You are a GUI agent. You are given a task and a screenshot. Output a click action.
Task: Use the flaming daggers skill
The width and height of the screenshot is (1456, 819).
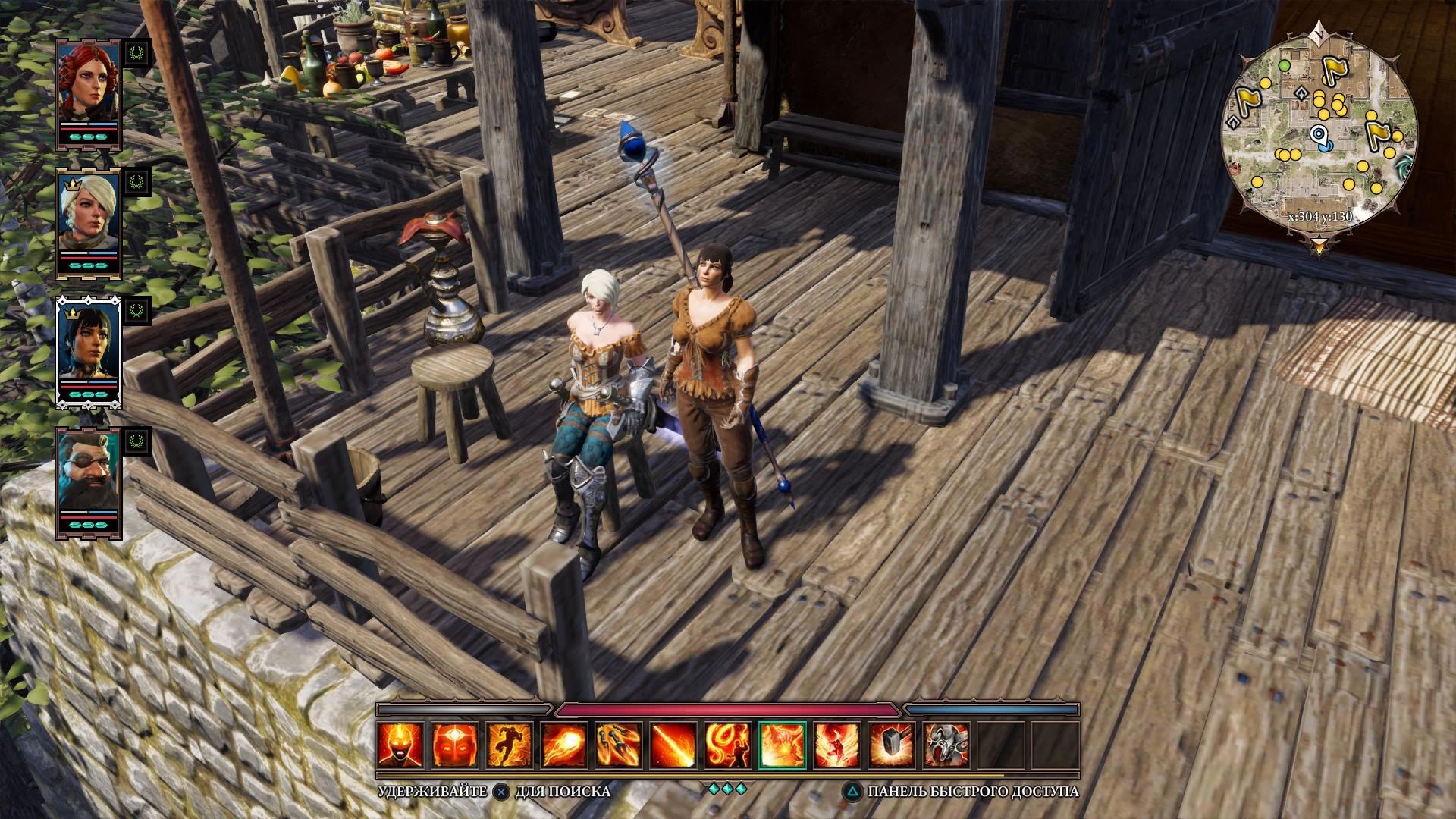pyautogui.click(x=619, y=745)
